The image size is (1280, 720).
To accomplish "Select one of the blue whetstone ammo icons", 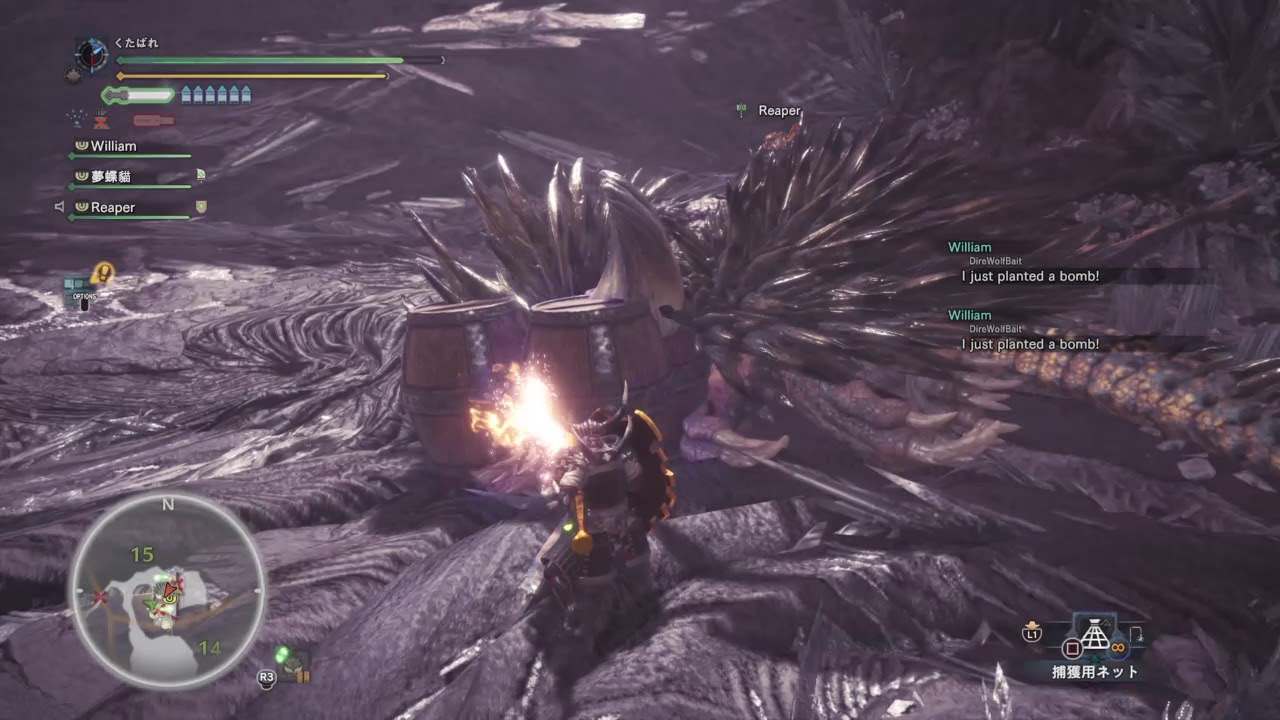I will pyautogui.click(x=186, y=94).
